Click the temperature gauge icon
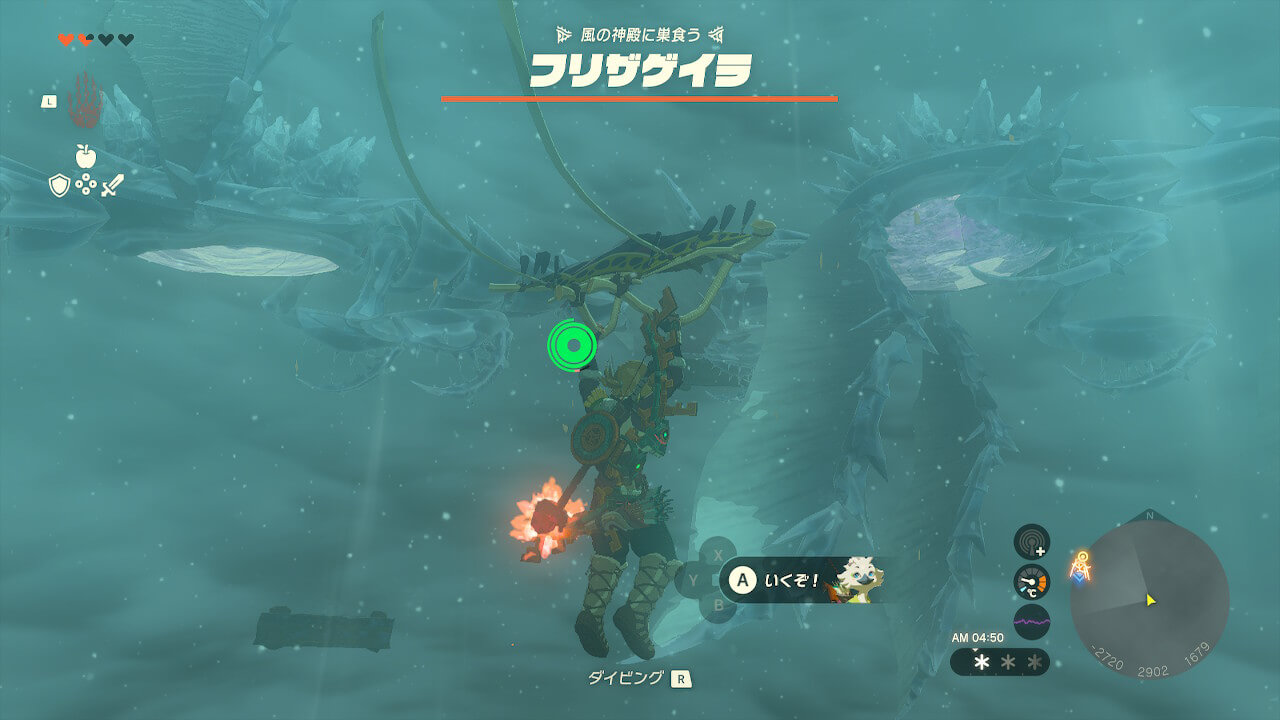The width and height of the screenshot is (1280, 720). pos(1031,582)
